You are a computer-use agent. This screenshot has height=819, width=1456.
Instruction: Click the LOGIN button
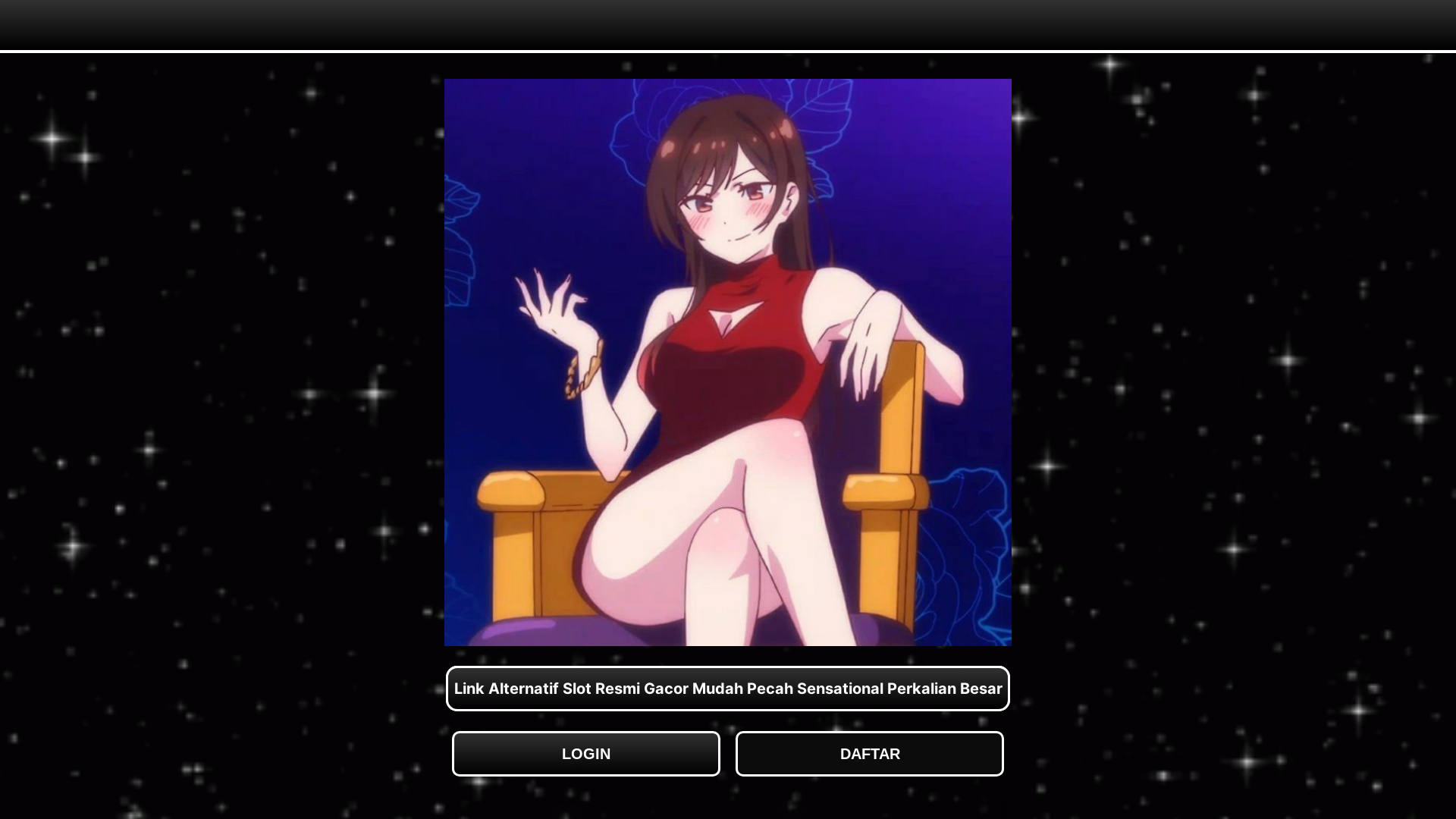585,754
